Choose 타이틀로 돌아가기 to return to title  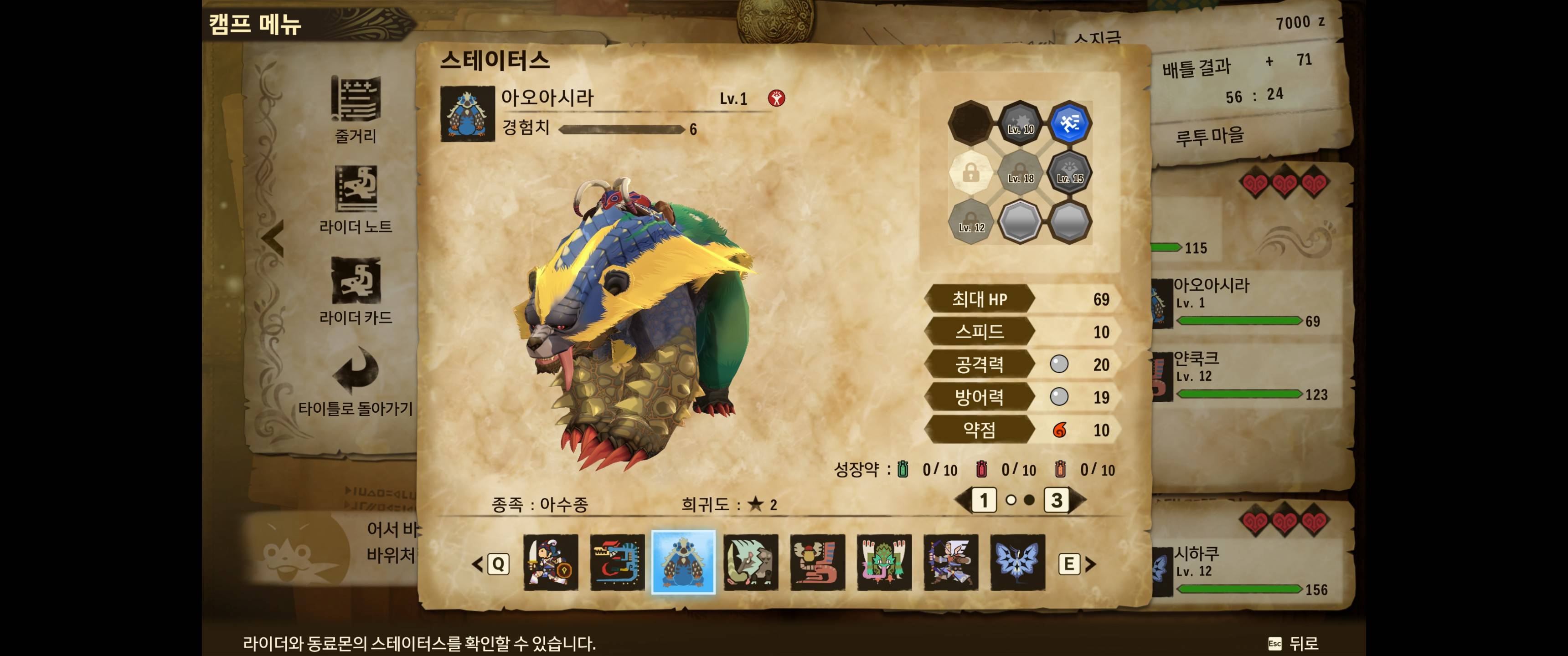click(x=356, y=380)
